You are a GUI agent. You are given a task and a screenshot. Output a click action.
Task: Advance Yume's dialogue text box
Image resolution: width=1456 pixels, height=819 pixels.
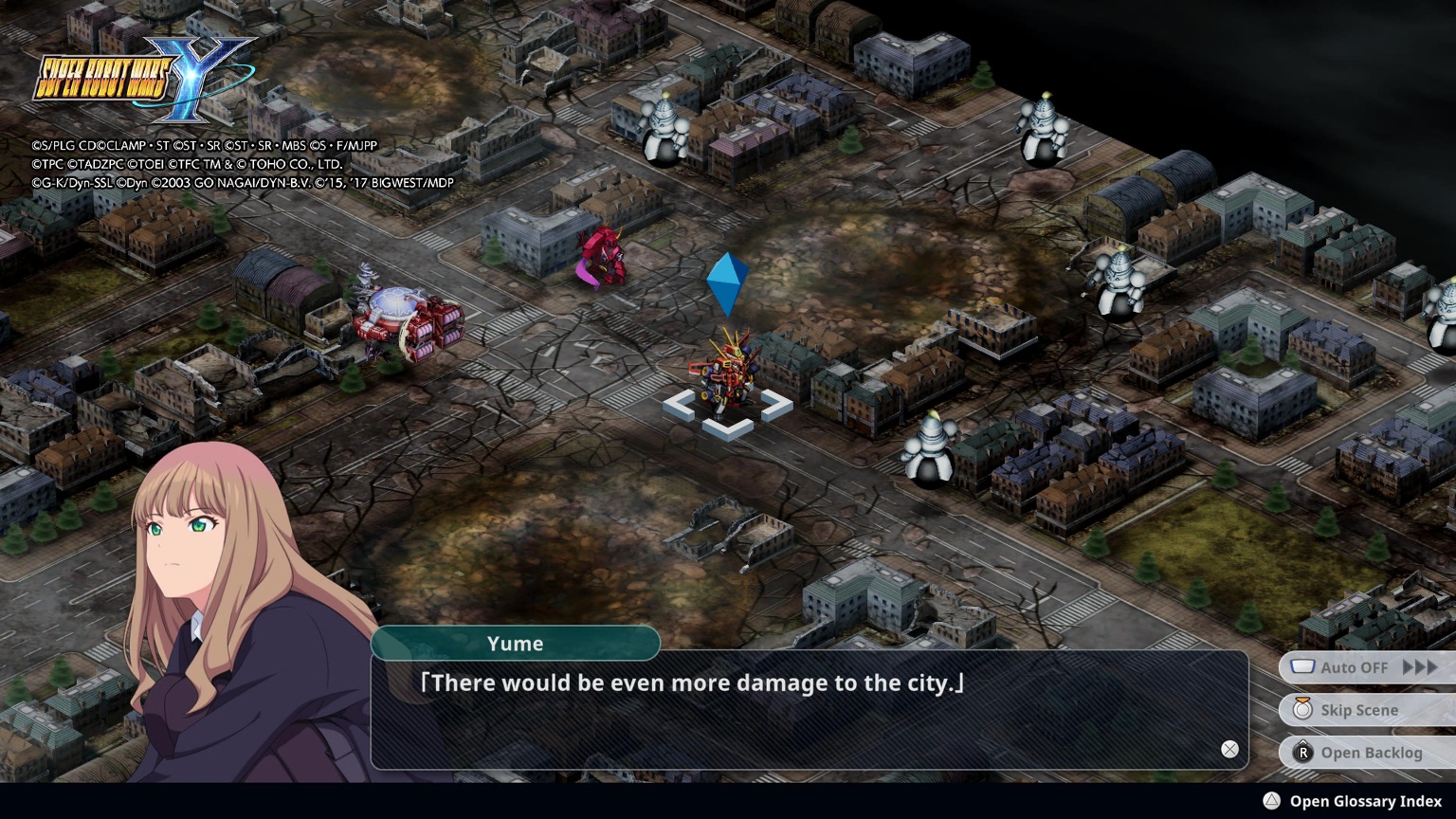(809, 711)
